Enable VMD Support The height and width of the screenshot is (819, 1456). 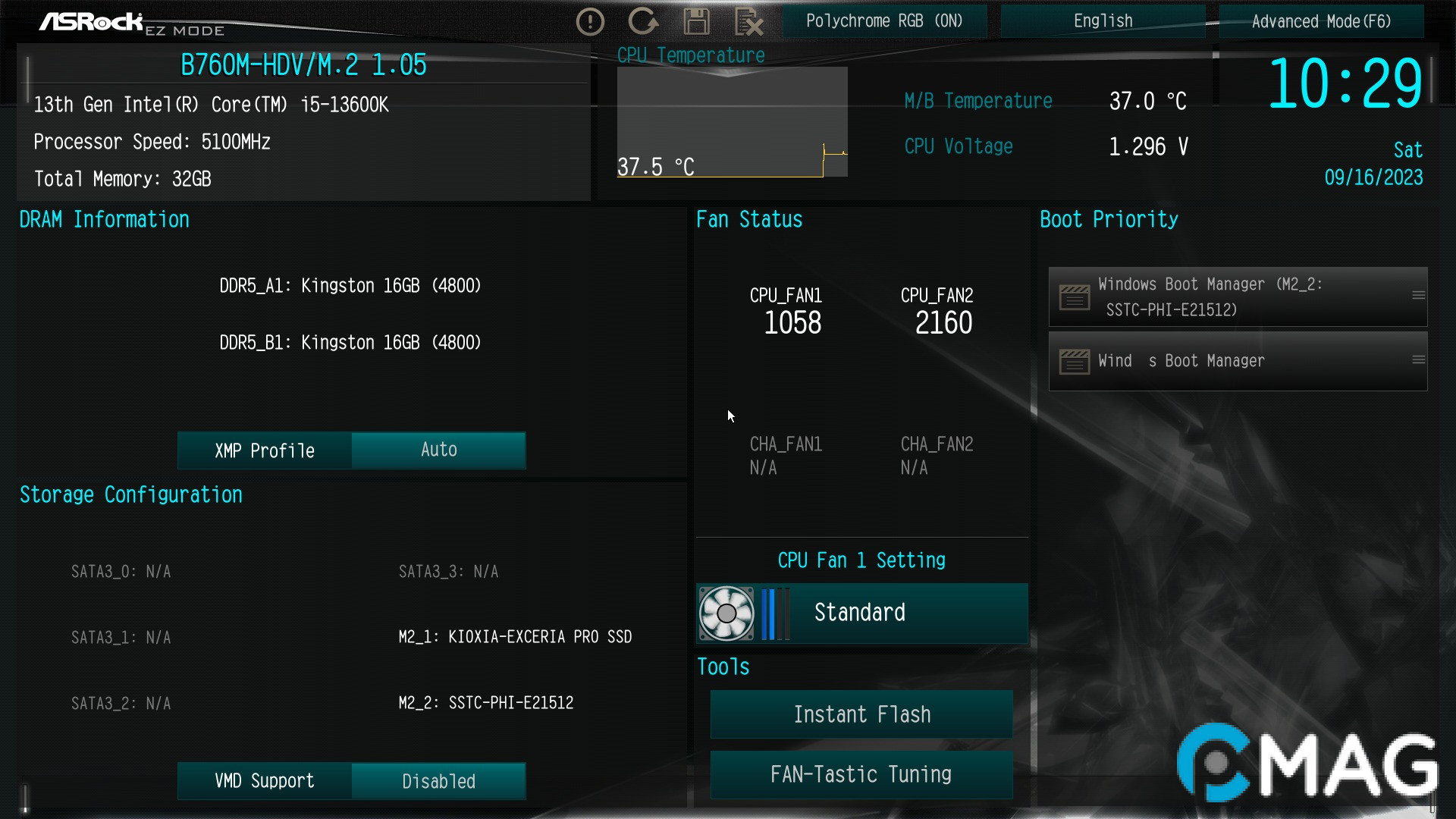coord(438,780)
